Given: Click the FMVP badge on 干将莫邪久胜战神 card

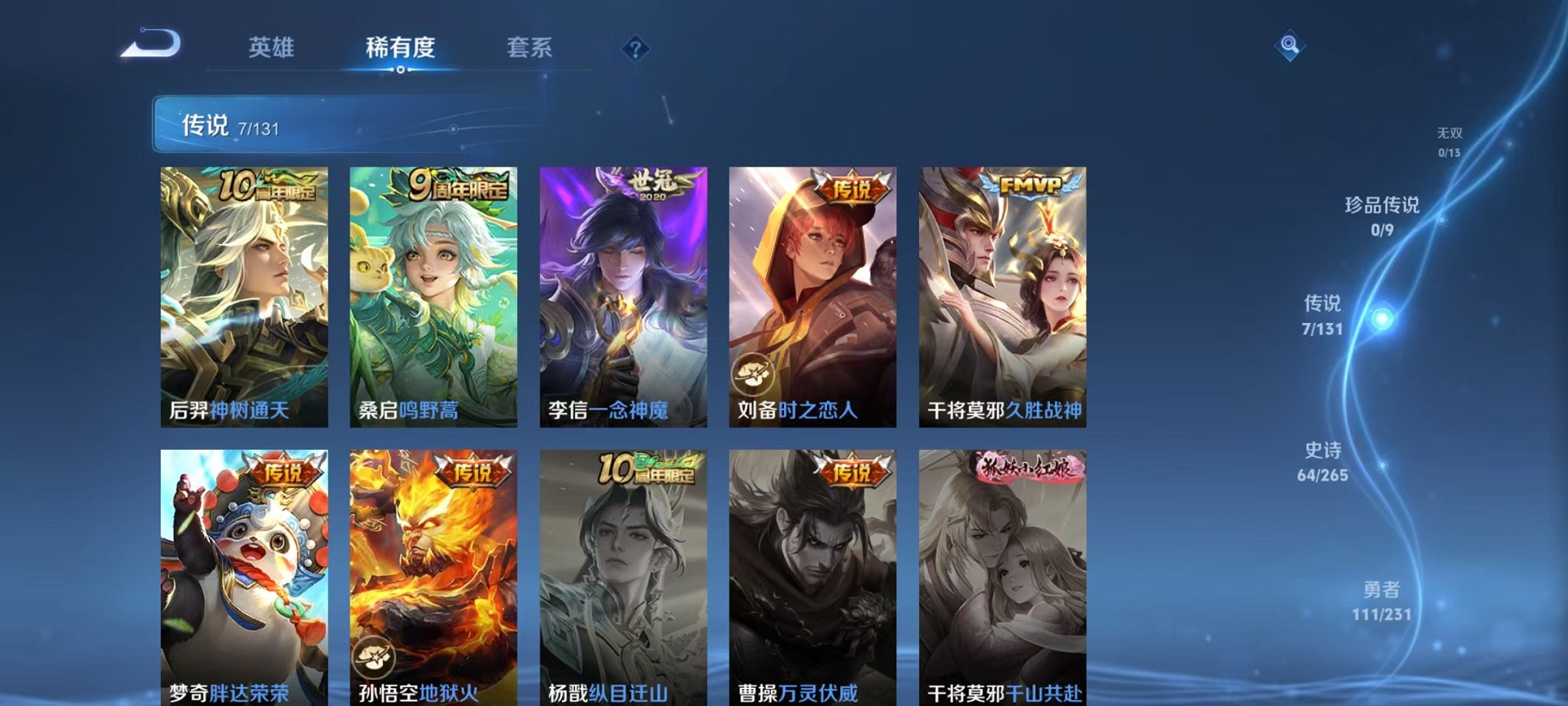Looking at the screenshot, I should [1030, 184].
